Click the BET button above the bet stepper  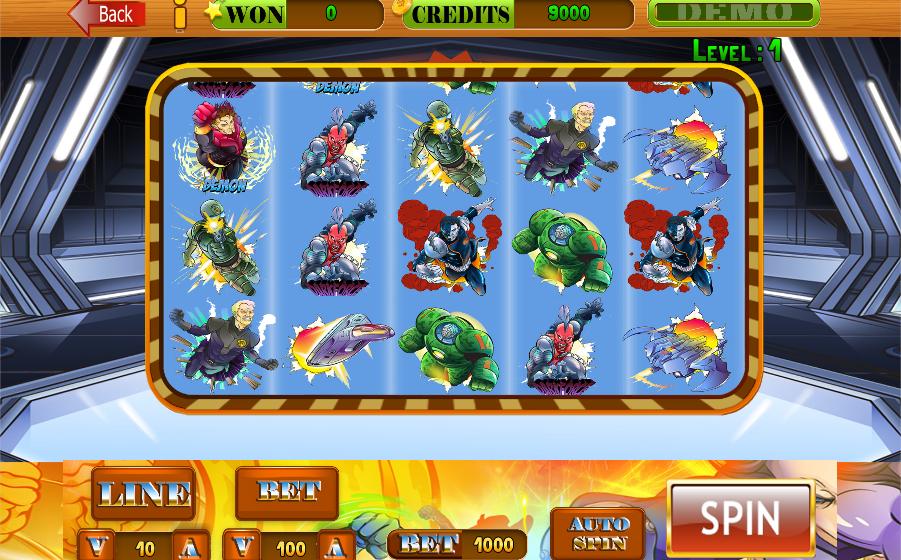point(287,492)
